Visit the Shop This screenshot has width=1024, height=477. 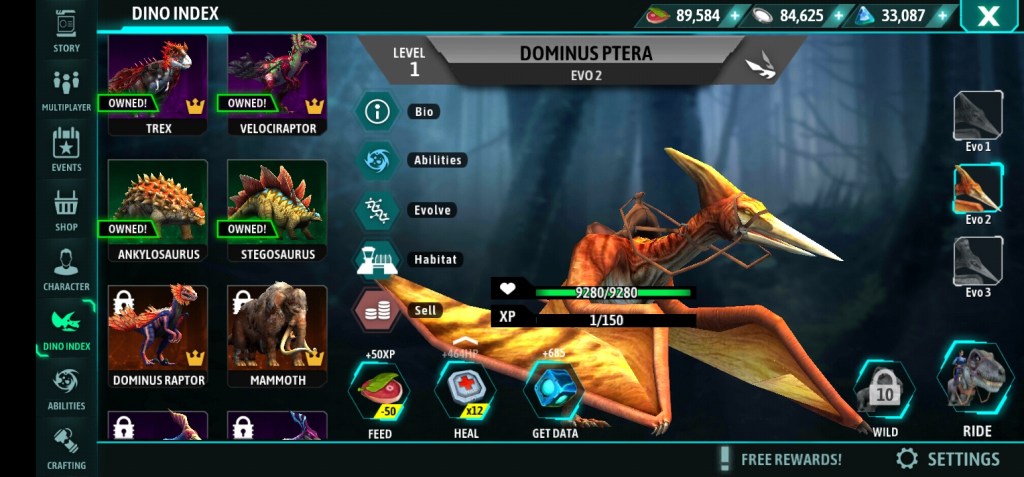[x=66, y=210]
